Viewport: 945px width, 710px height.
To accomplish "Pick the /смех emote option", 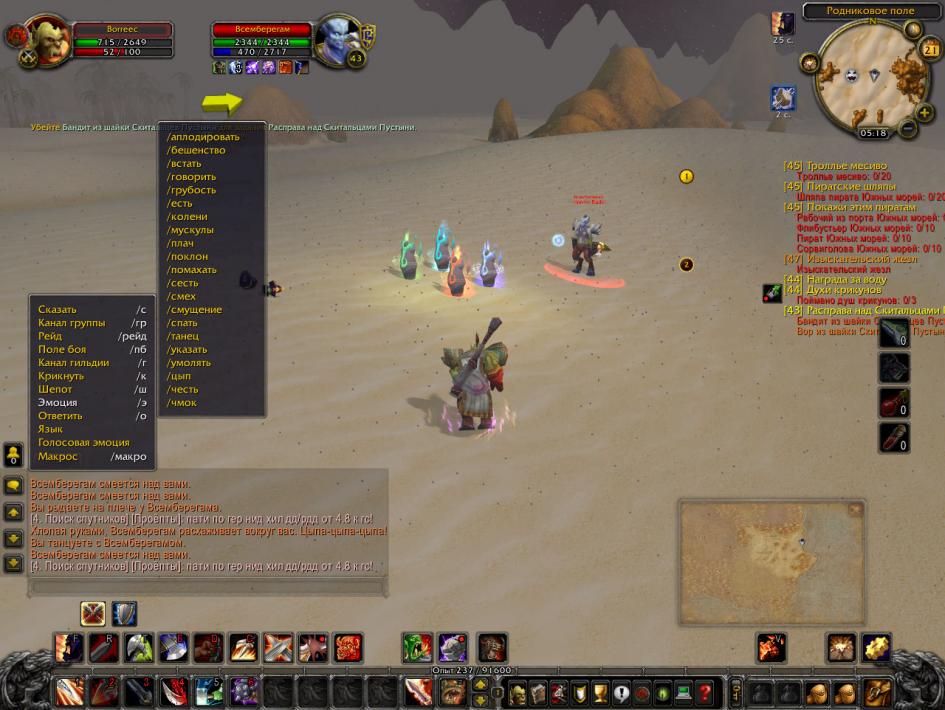I will click(x=182, y=296).
